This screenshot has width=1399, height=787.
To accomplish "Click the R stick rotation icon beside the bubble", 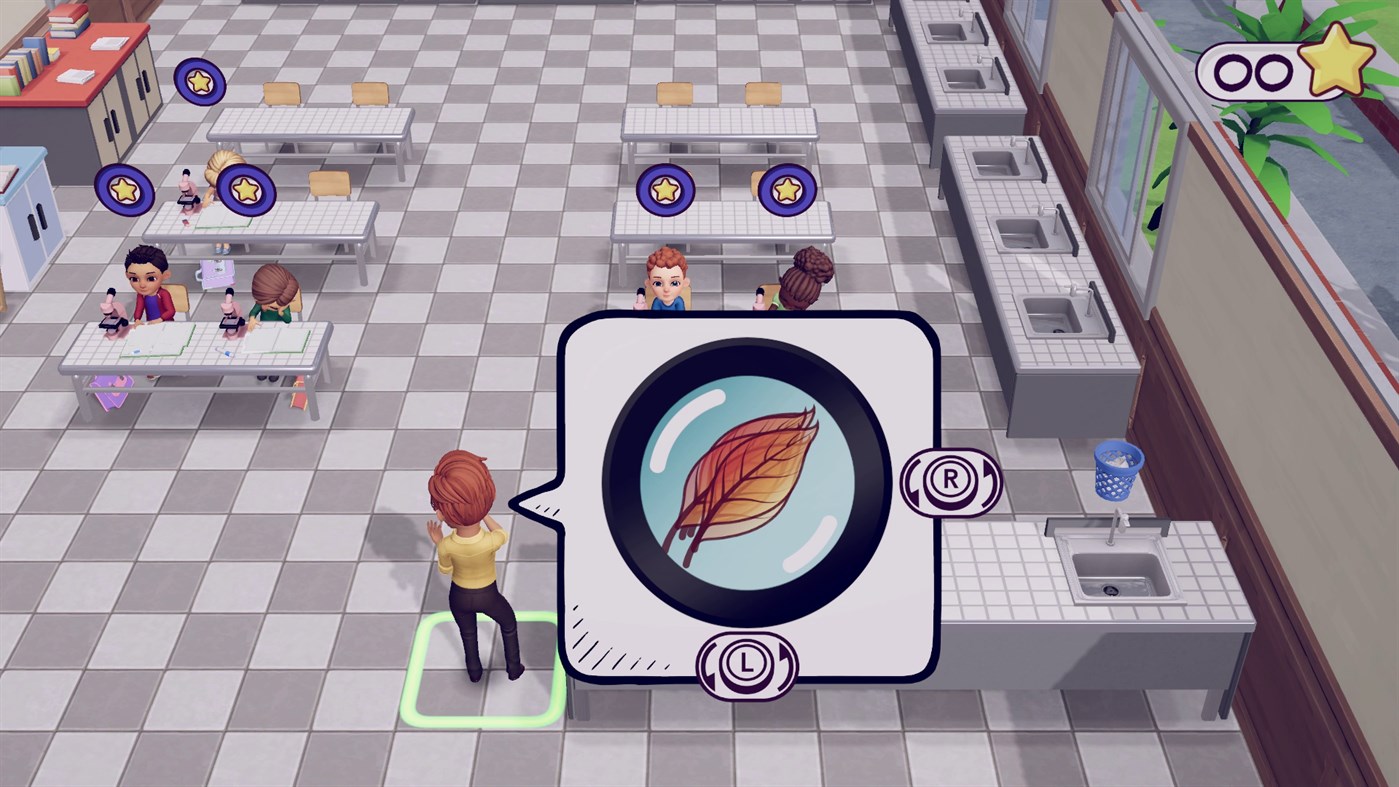I will click(x=952, y=483).
